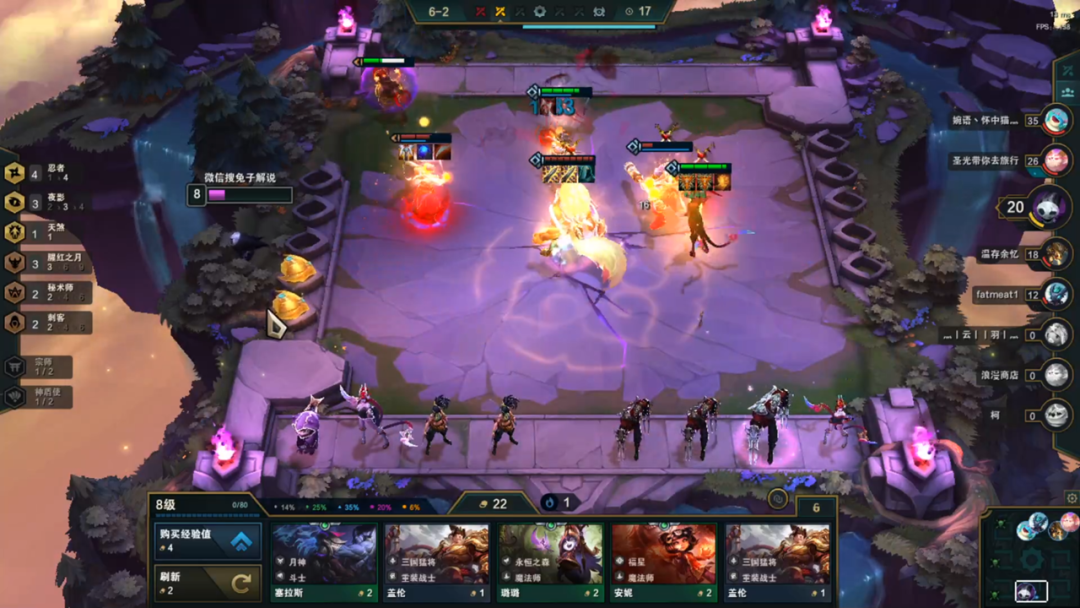Buy the 塞拉斯 champion card
The width and height of the screenshot is (1080, 608).
click(324, 560)
